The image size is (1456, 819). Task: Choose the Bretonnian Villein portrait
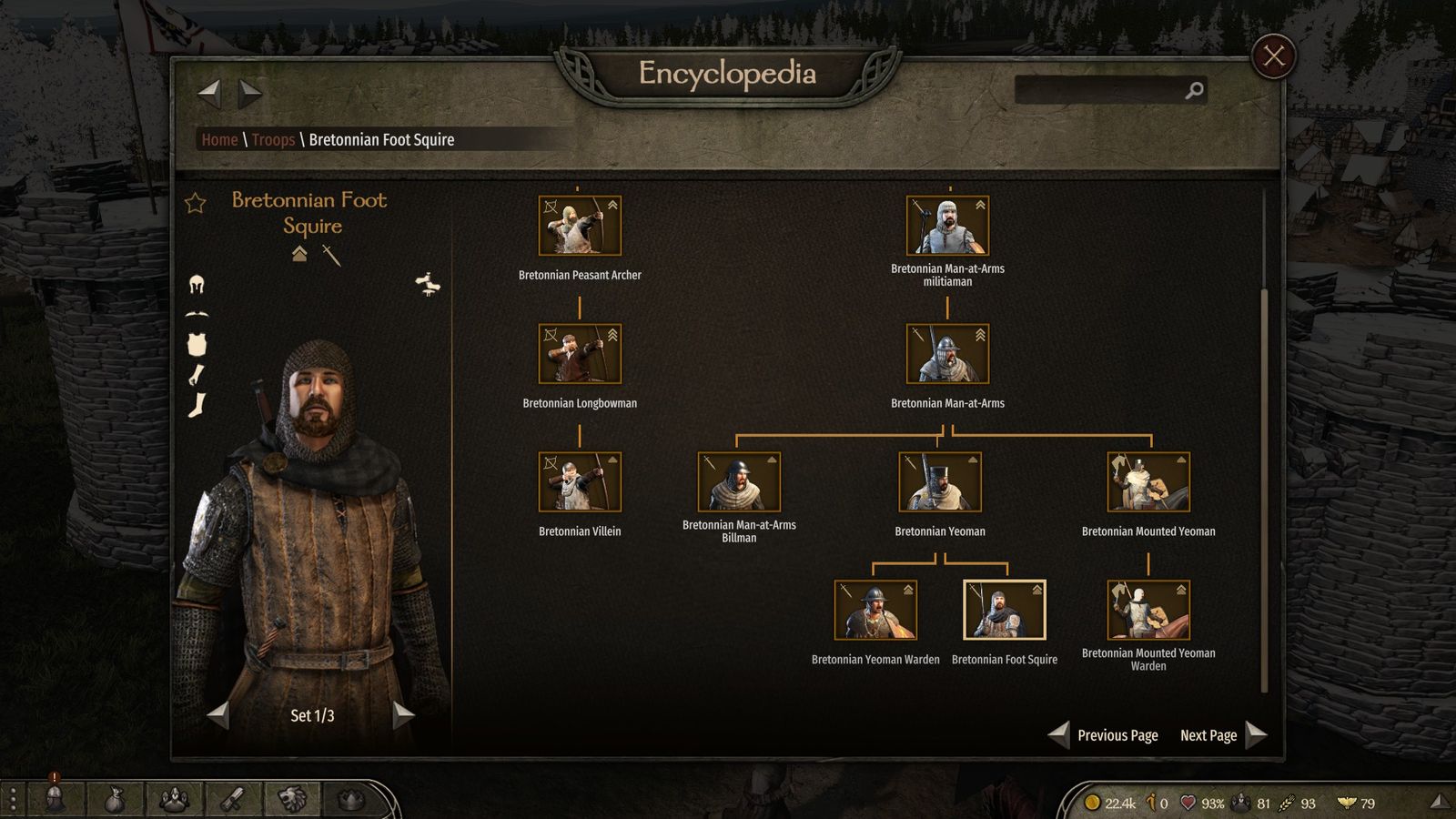tap(580, 482)
